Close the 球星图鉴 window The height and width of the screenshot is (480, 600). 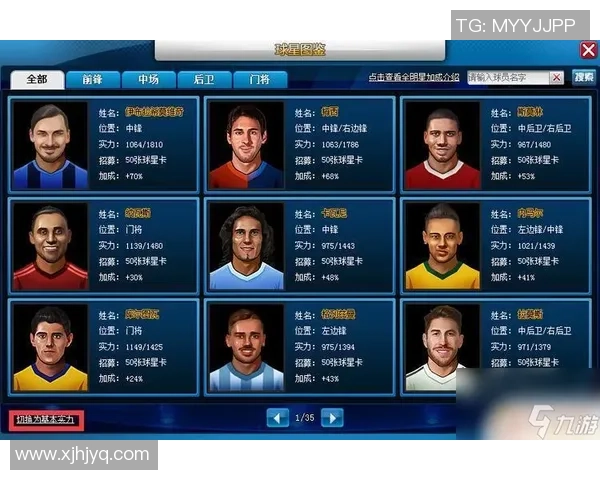(x=588, y=49)
